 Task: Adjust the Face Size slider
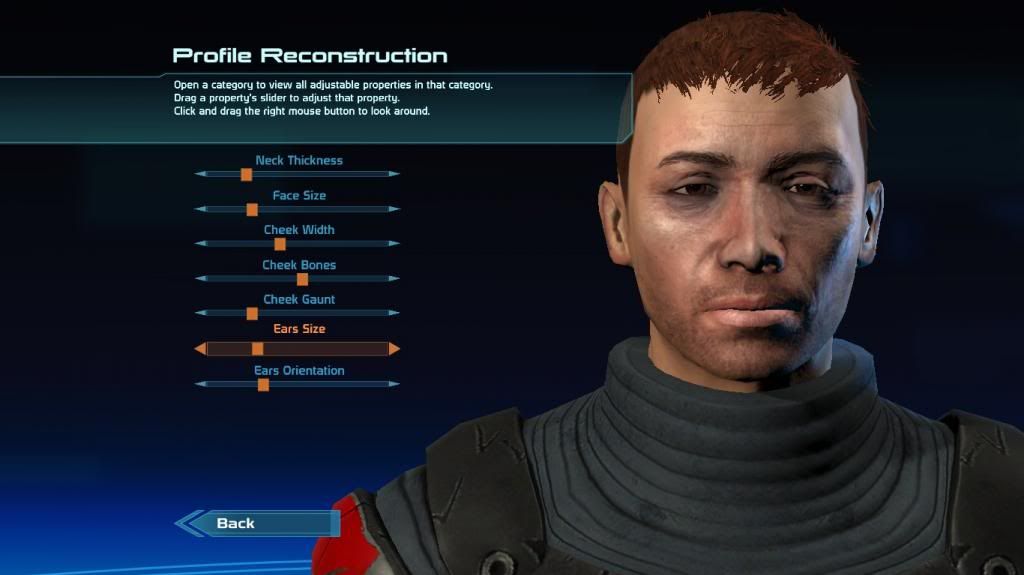[252, 209]
